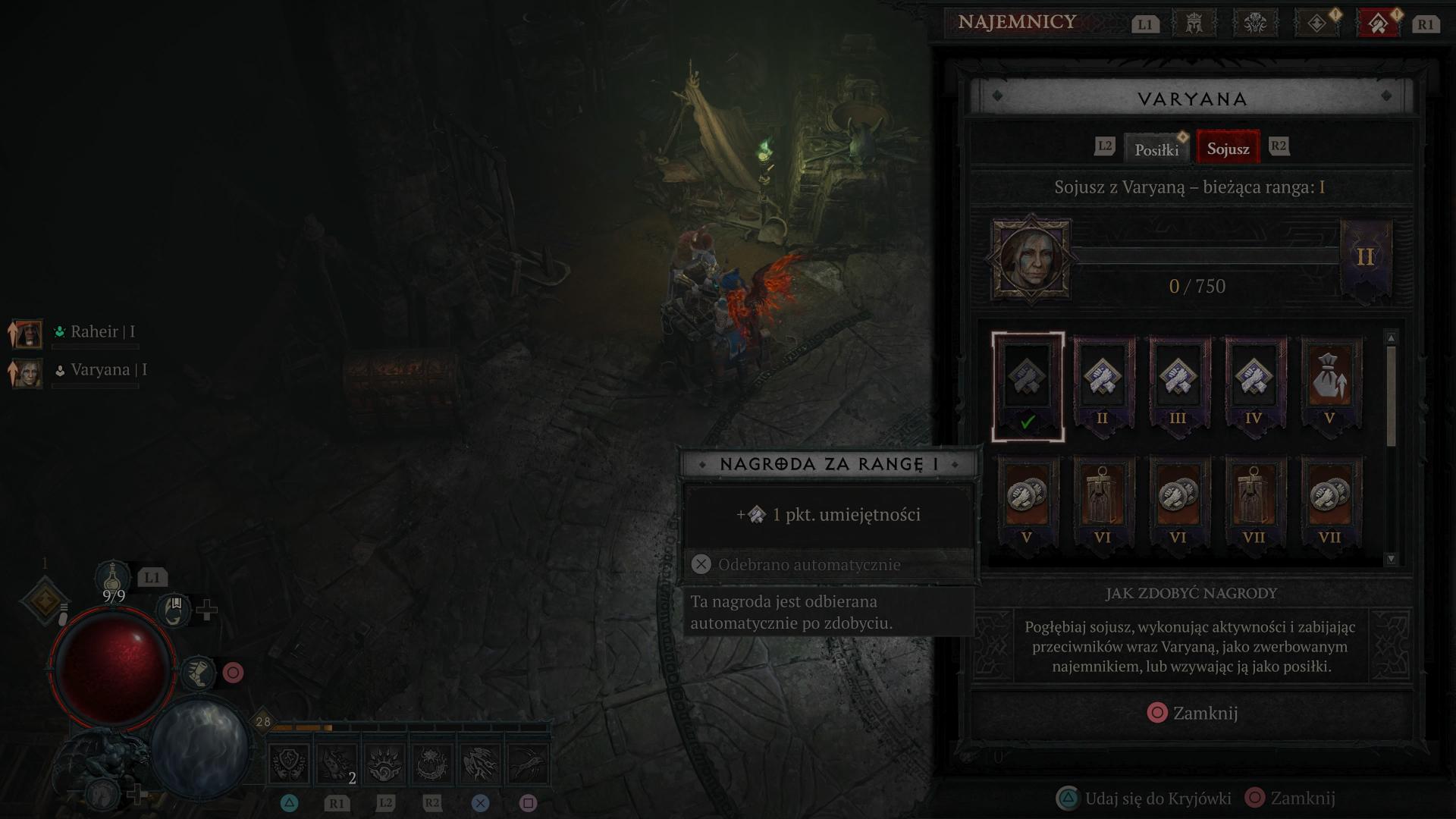Open the diamond skill tab with alert

point(1316,24)
